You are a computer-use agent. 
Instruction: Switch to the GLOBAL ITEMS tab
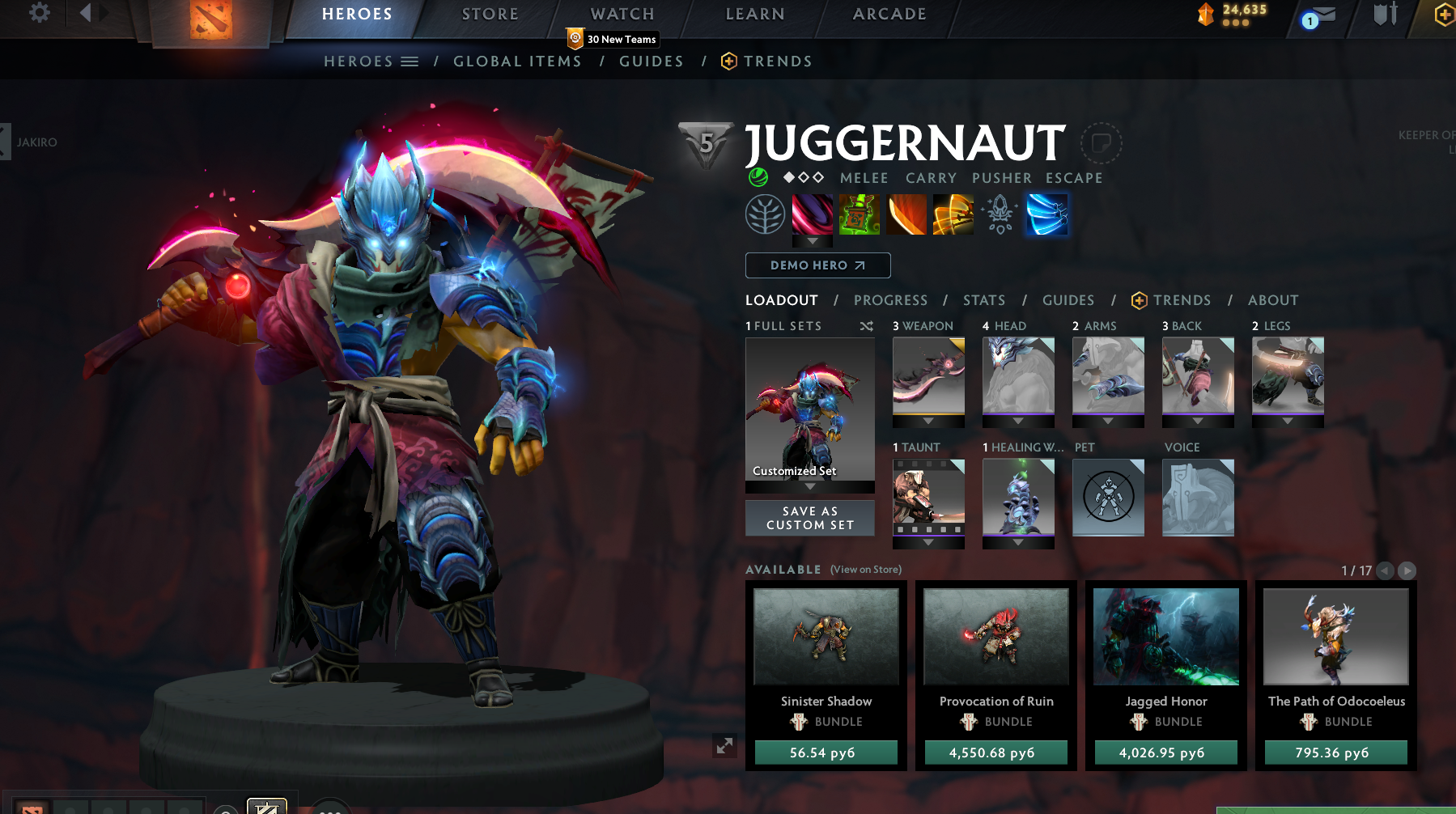[x=517, y=61]
